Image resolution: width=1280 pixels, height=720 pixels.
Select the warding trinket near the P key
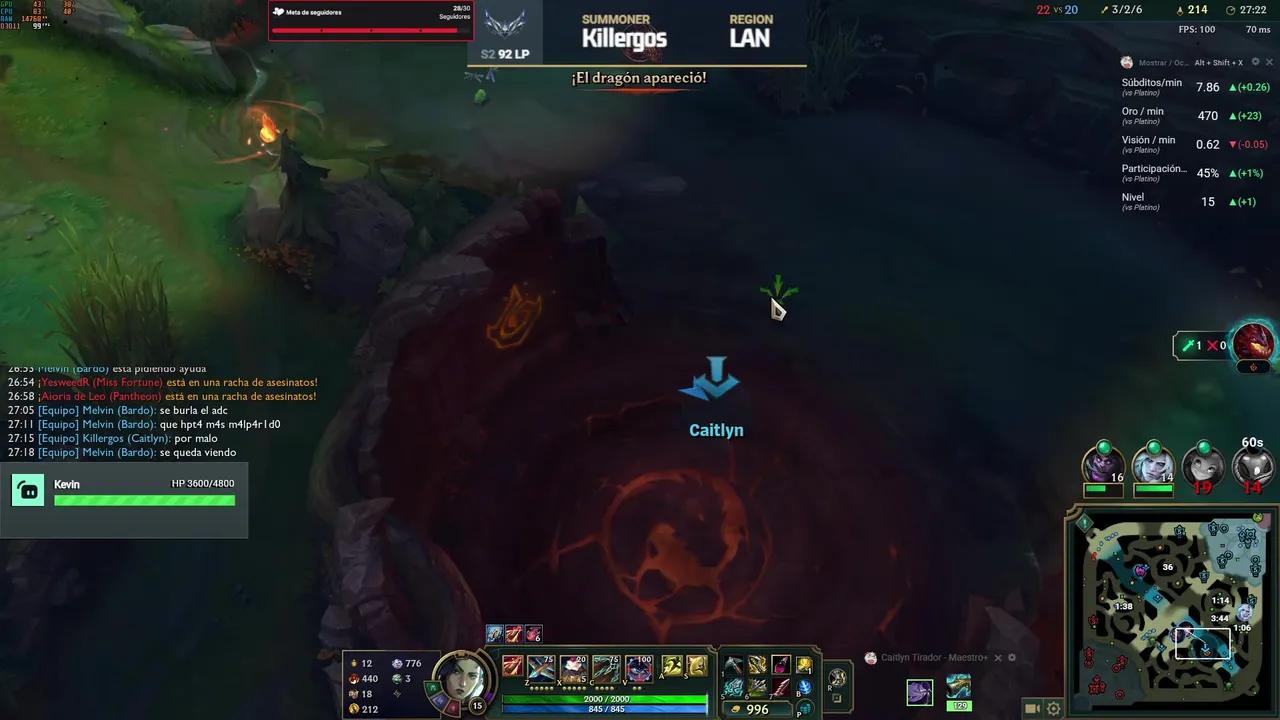coord(807,708)
